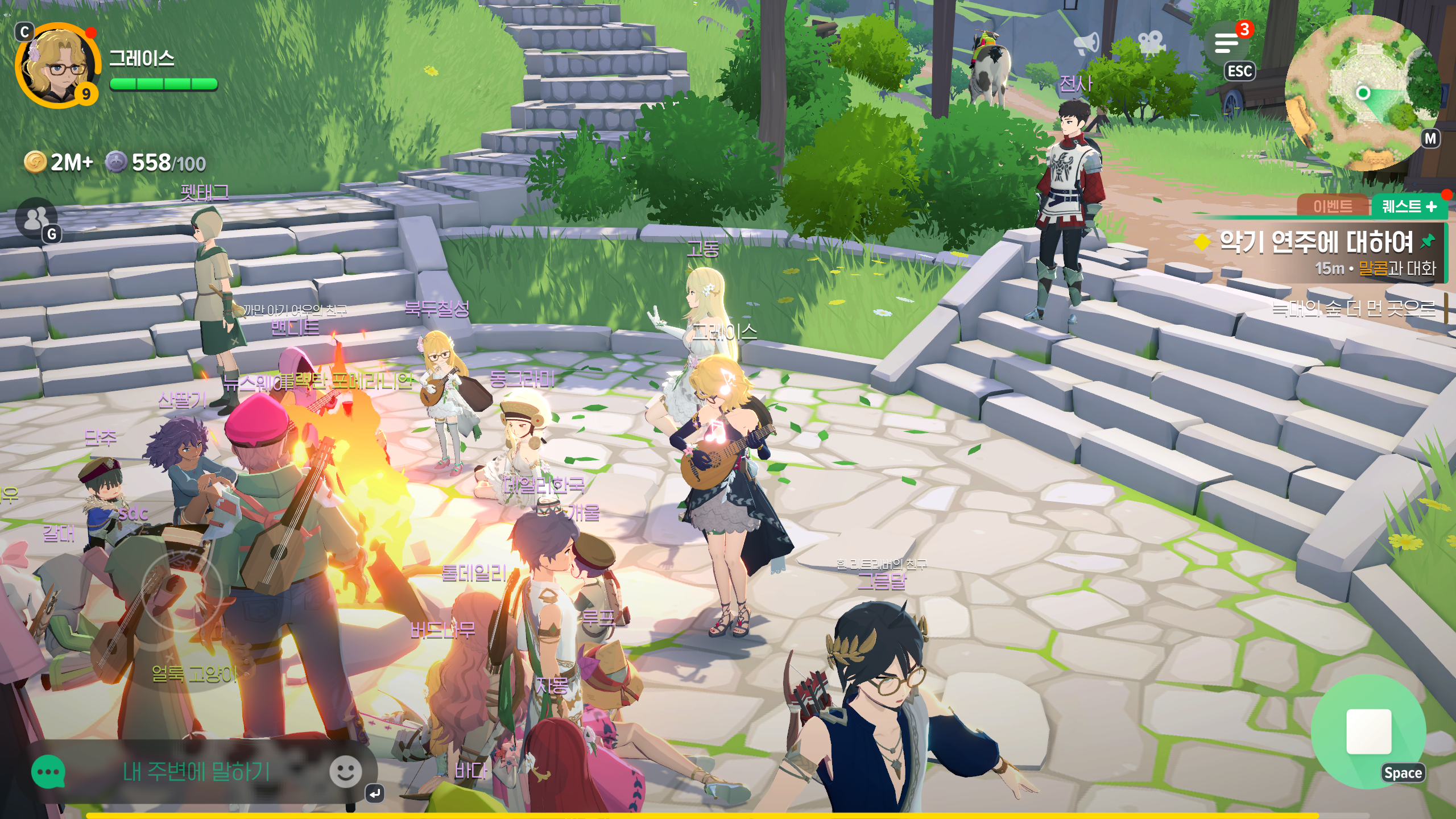Stop playing with the green square button
Image resolution: width=1456 pixels, height=819 pixels.
1368,731
